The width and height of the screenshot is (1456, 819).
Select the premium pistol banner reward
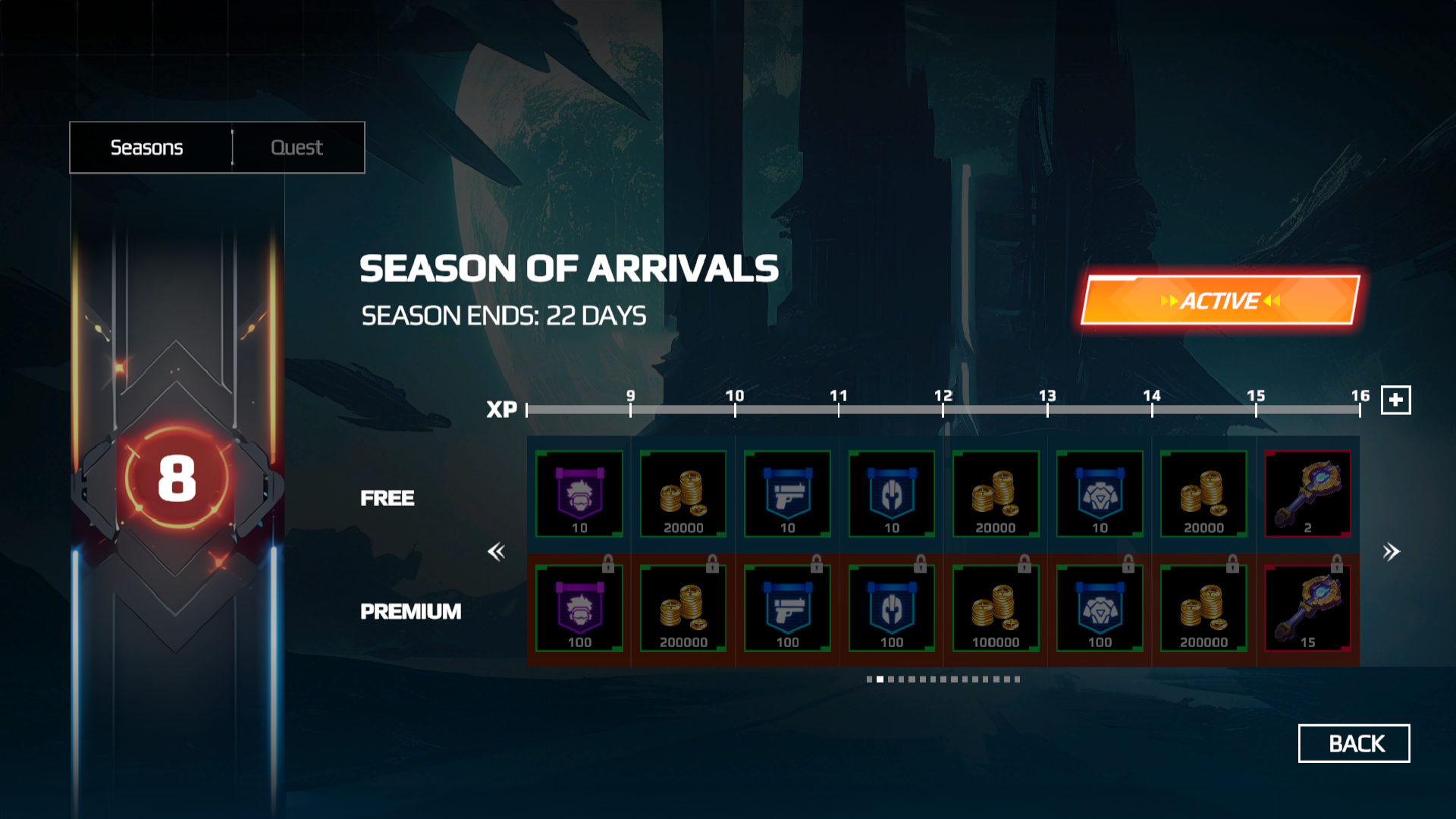click(787, 609)
